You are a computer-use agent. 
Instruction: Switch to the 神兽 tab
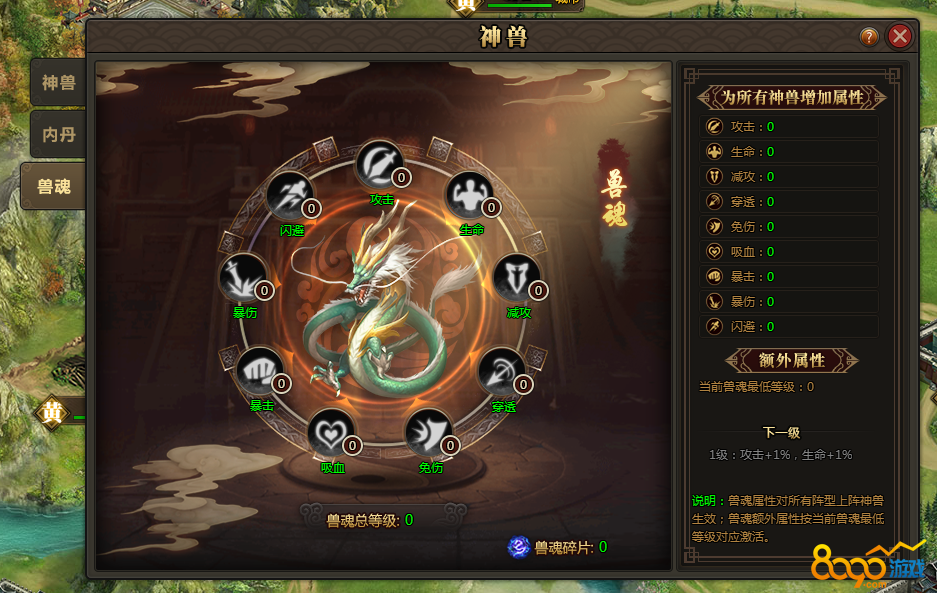tap(58, 83)
